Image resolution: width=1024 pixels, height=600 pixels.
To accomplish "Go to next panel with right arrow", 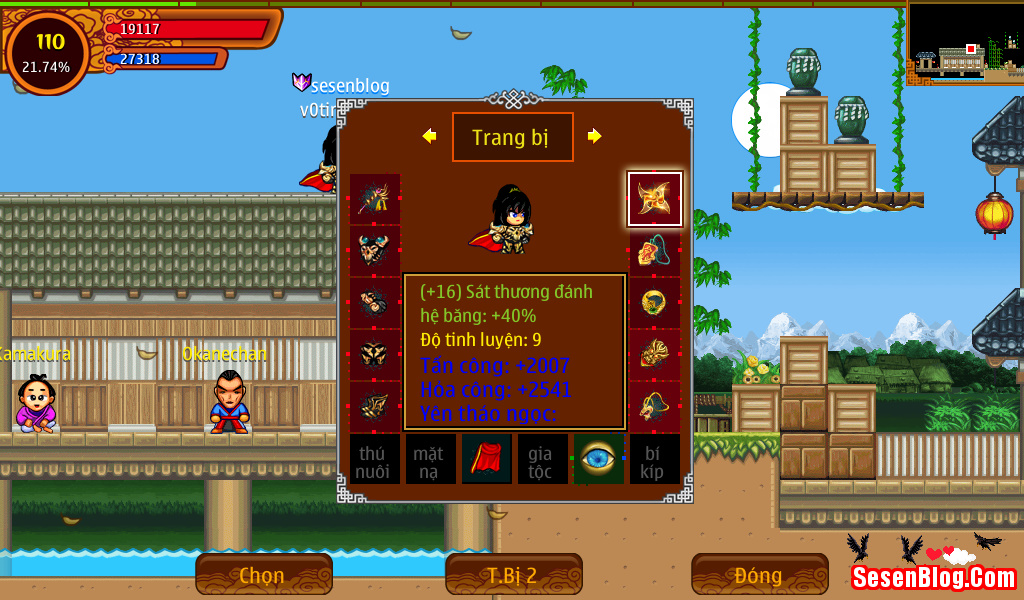I will pos(595,136).
